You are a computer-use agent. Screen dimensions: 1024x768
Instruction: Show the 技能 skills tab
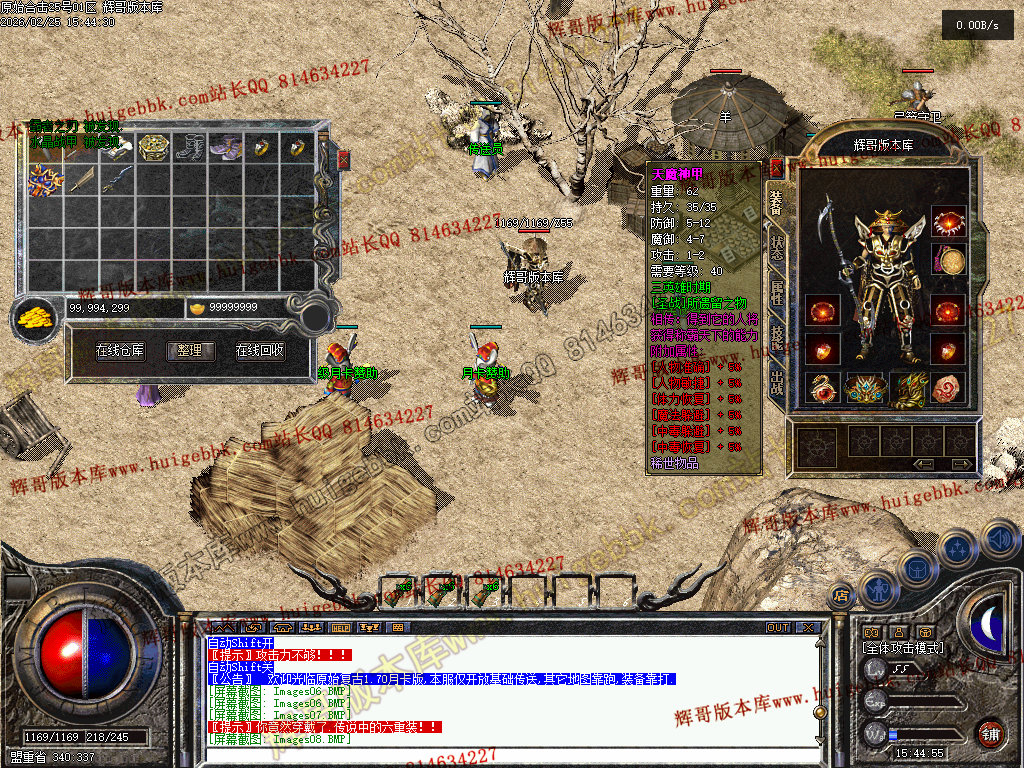point(777,337)
